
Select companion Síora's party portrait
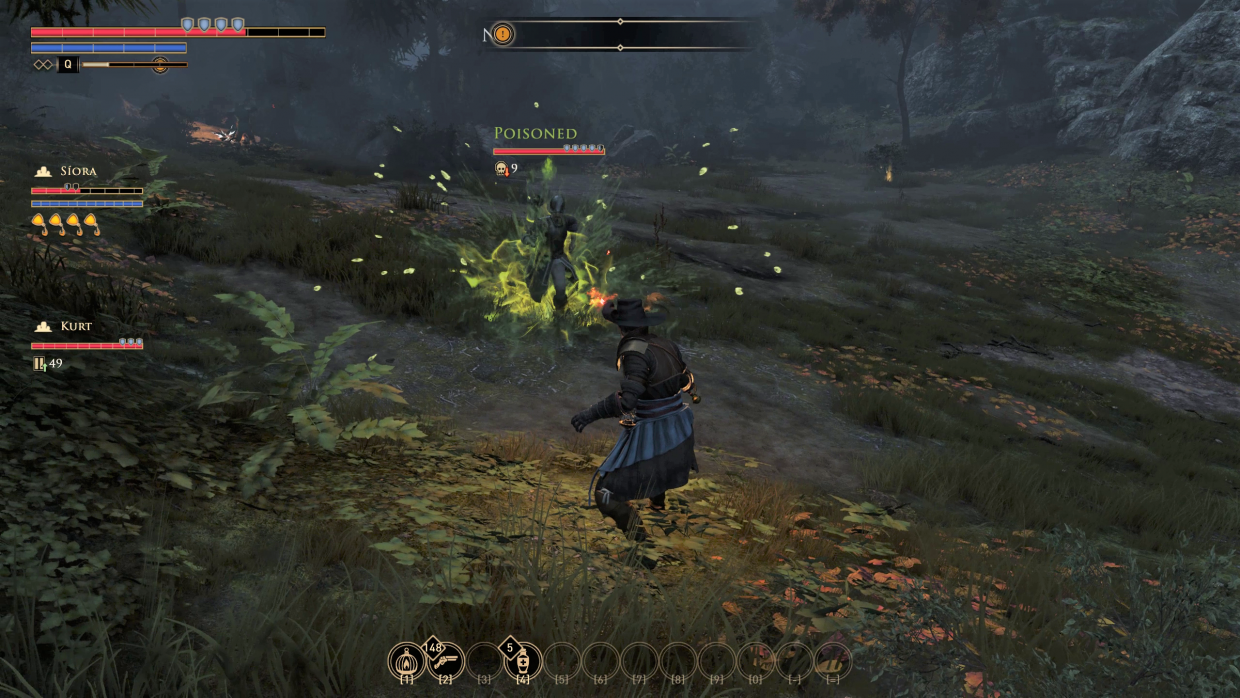[x=43, y=172]
